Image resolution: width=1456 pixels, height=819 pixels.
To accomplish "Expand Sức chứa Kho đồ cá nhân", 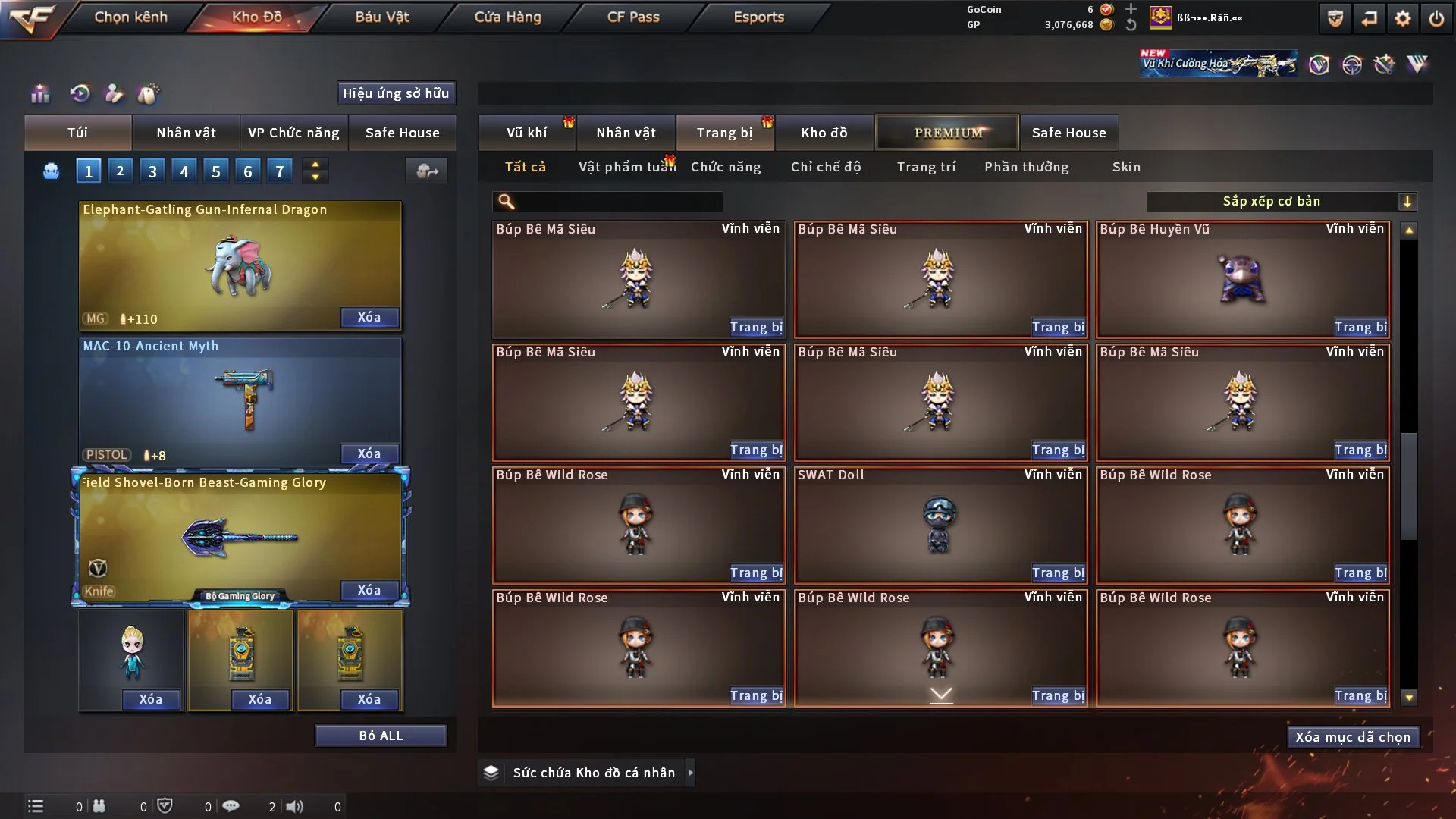I will point(690,773).
